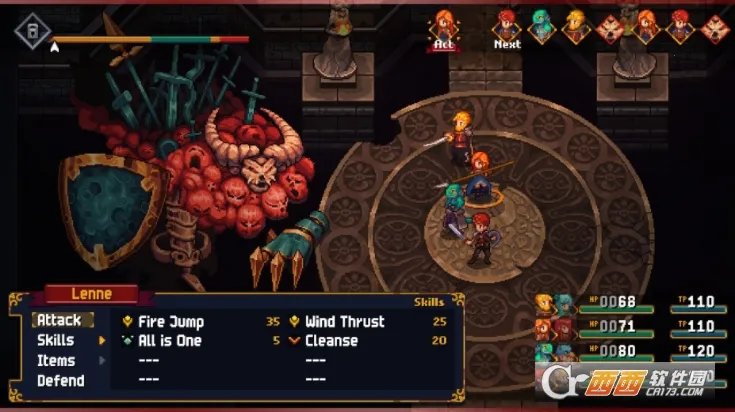Select the Attack command
The image size is (735, 412).
point(60,321)
